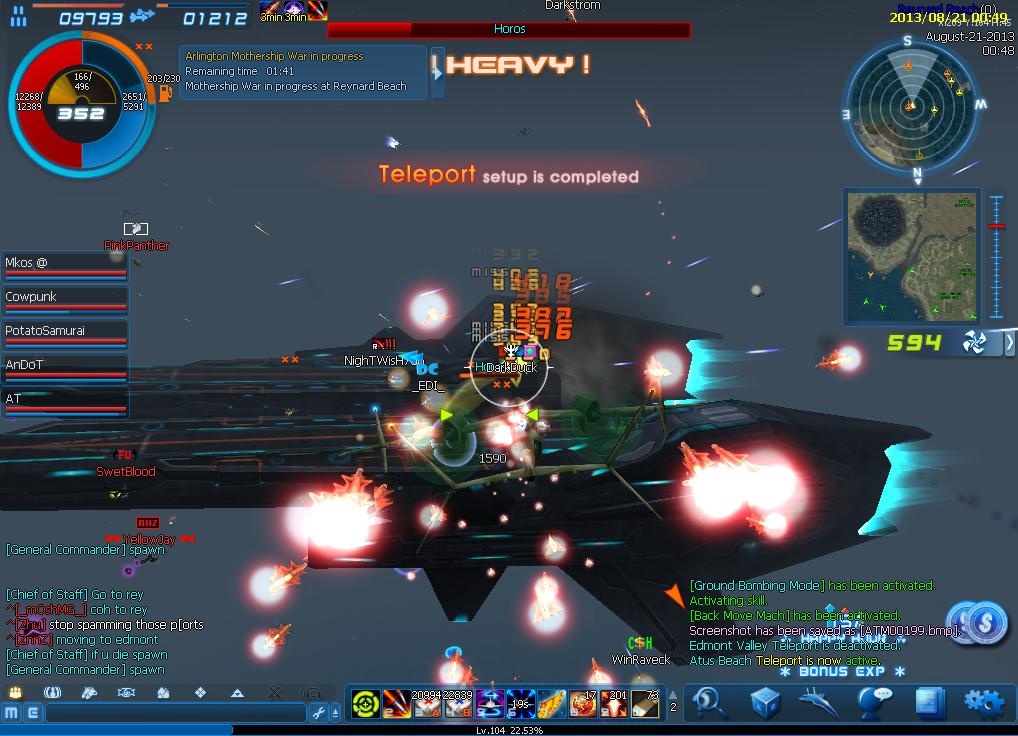Toggle the E chat mode button
This screenshot has width=1018, height=736.
click(33, 713)
